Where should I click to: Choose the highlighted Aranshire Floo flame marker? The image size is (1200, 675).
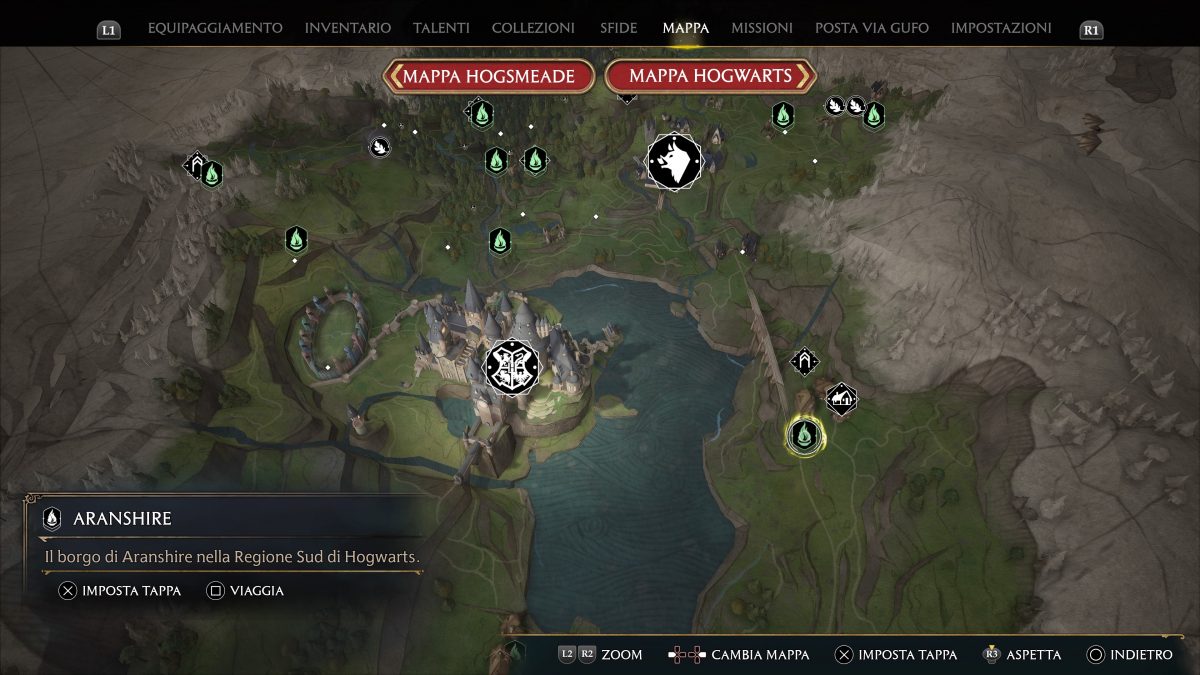[x=804, y=435]
